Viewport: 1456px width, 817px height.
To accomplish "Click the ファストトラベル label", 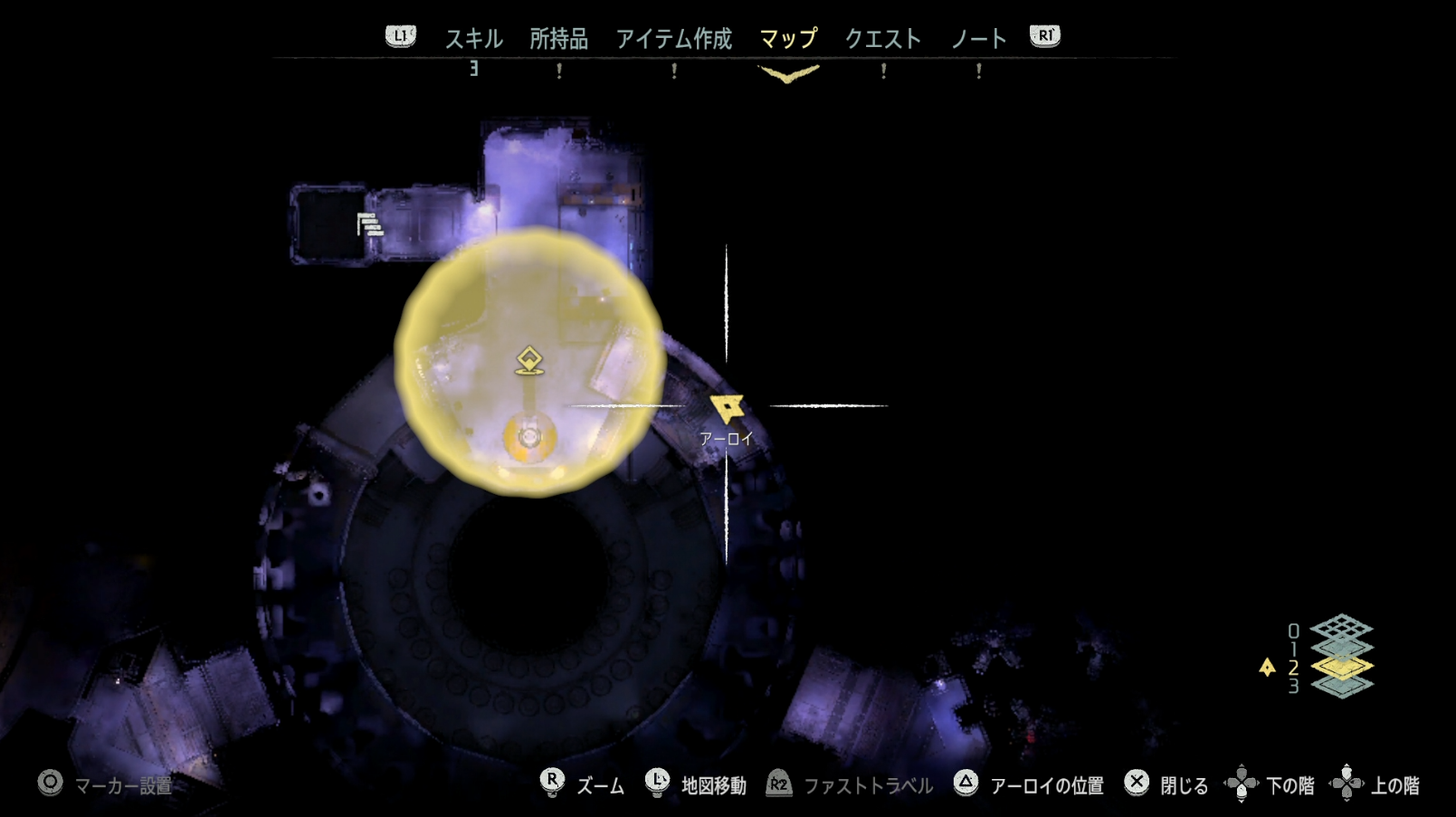I will [867, 785].
